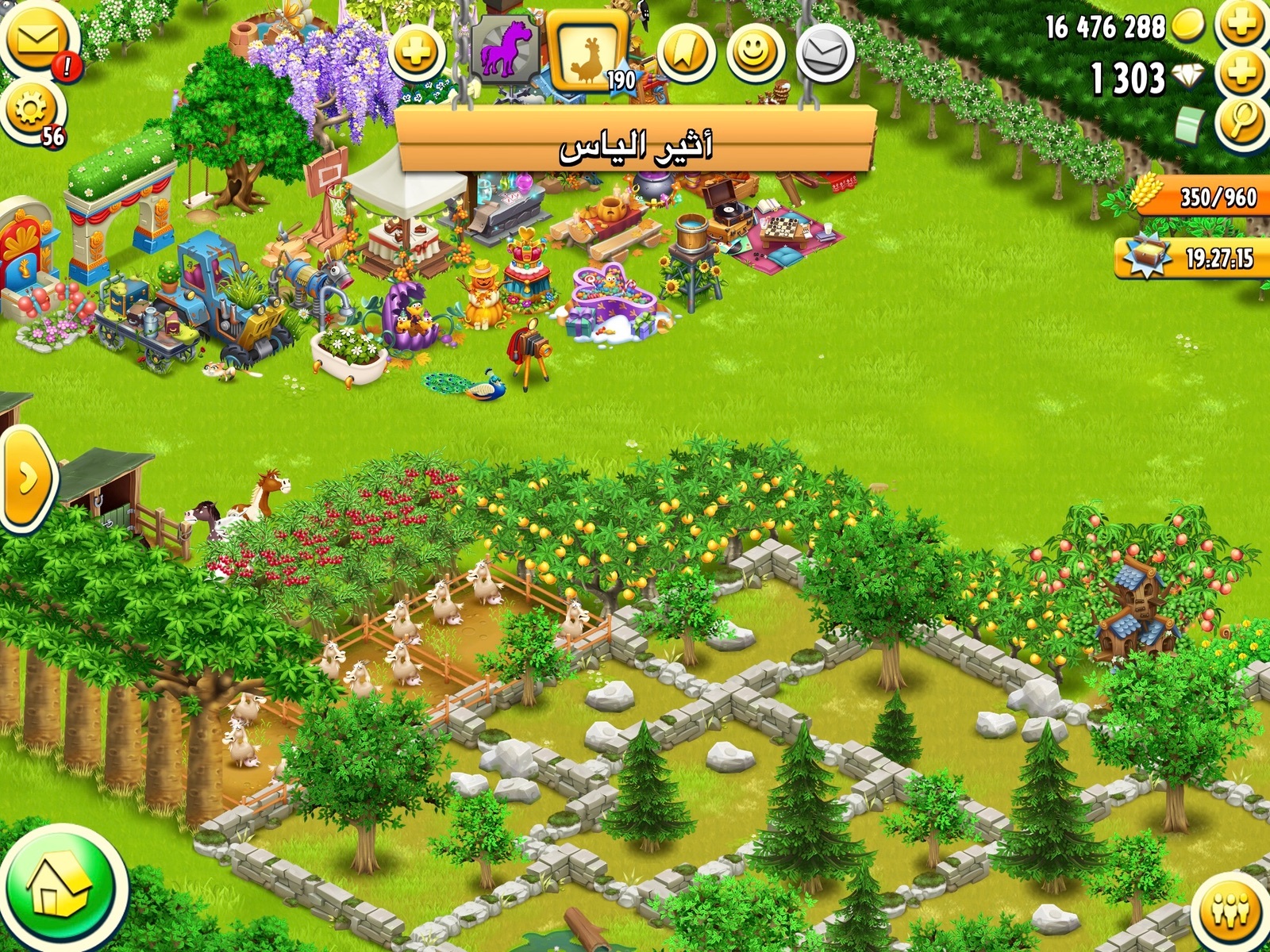
Task: Tap the yellow plus button beside the purple horse badge
Action: click(416, 54)
